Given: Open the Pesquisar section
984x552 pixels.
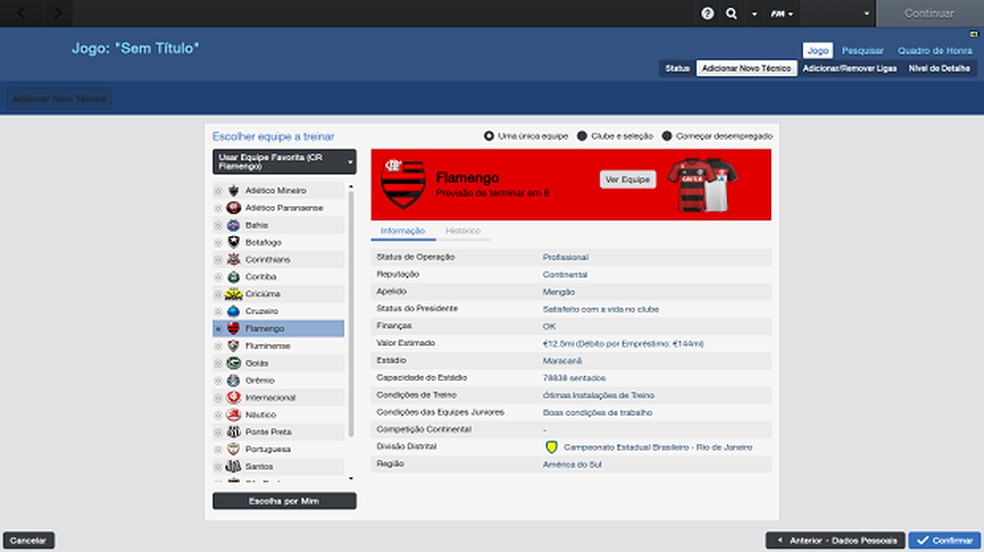Looking at the screenshot, I should point(862,50).
